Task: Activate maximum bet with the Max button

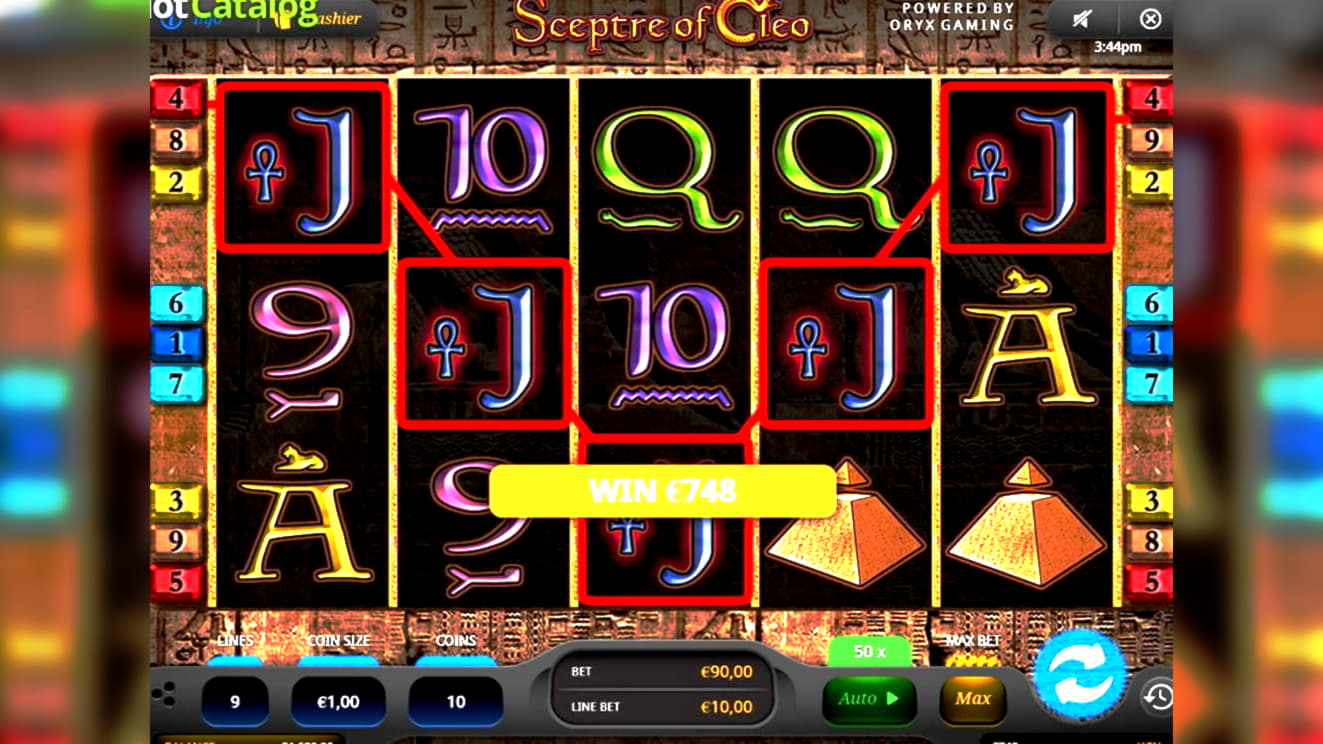Action: pyautogui.click(x=970, y=699)
